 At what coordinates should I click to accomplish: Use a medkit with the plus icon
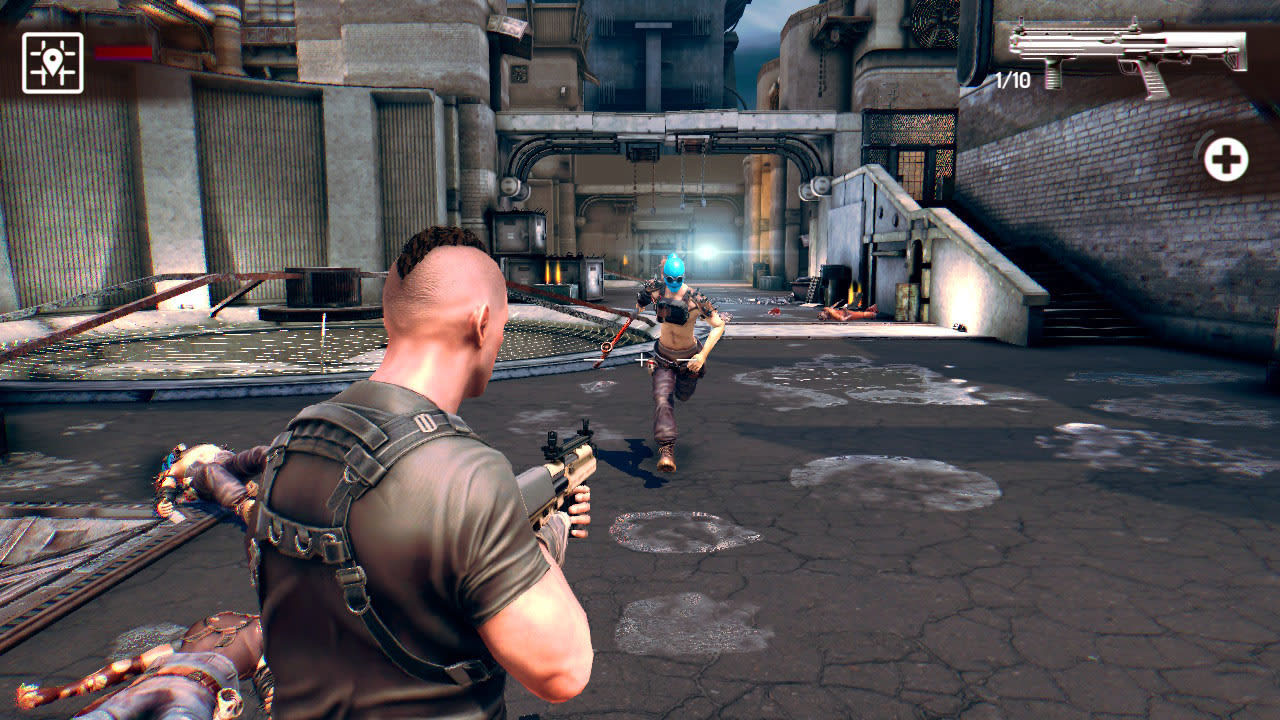pyautogui.click(x=1227, y=158)
